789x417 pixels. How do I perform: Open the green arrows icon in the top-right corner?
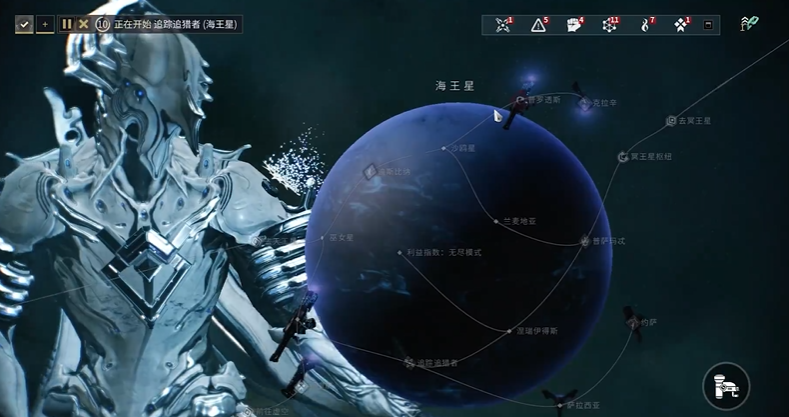tap(748, 24)
